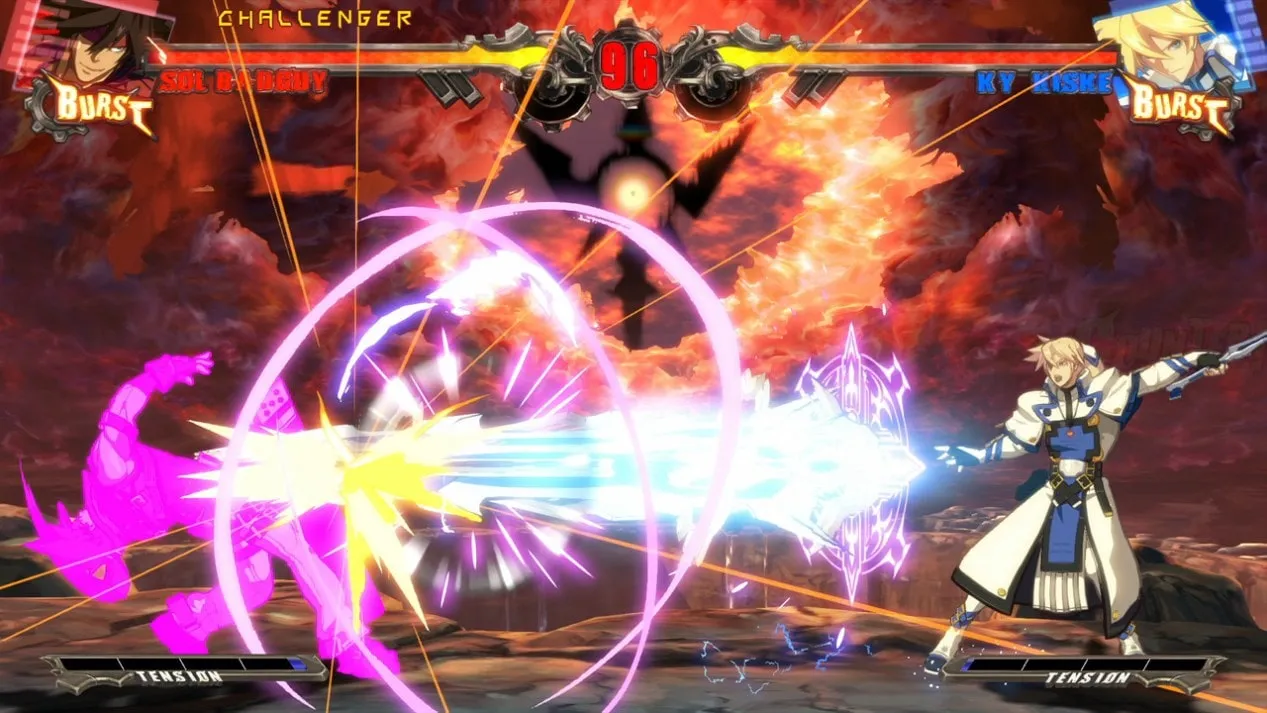Click Sol Badguy's character portrait
The image size is (1267, 713).
point(92,40)
